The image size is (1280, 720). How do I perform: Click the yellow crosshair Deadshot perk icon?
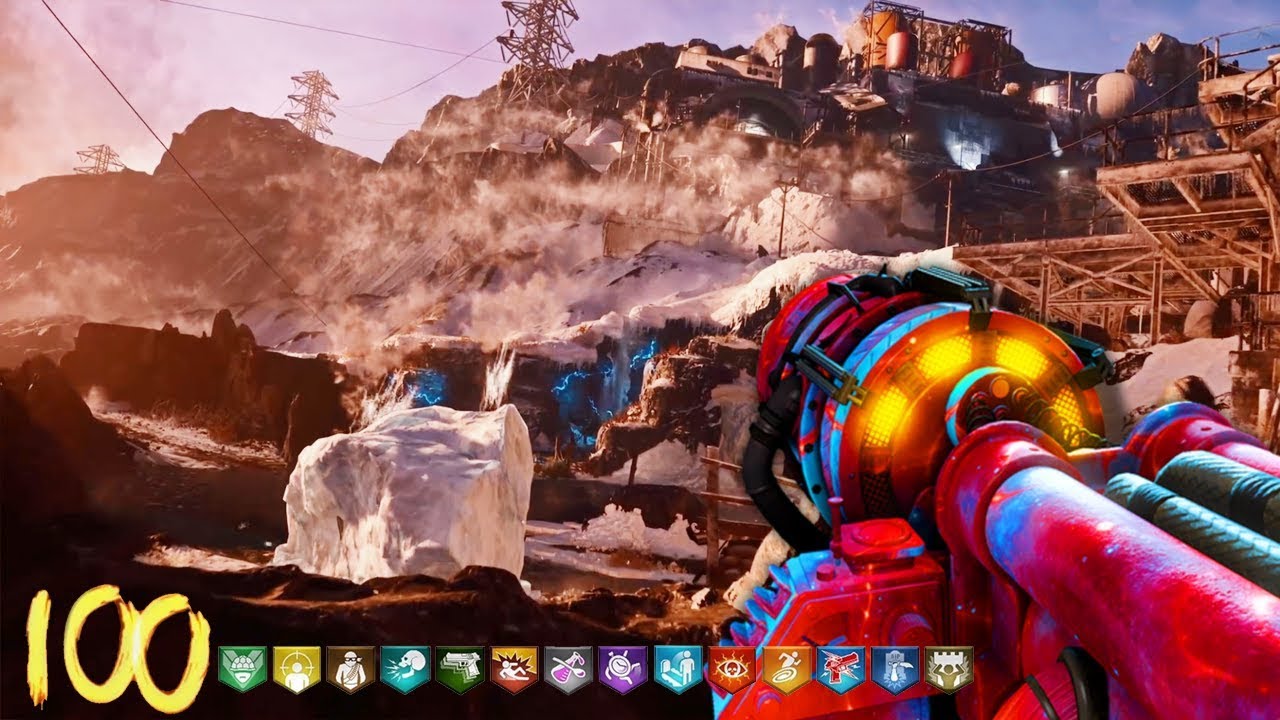coord(296,668)
